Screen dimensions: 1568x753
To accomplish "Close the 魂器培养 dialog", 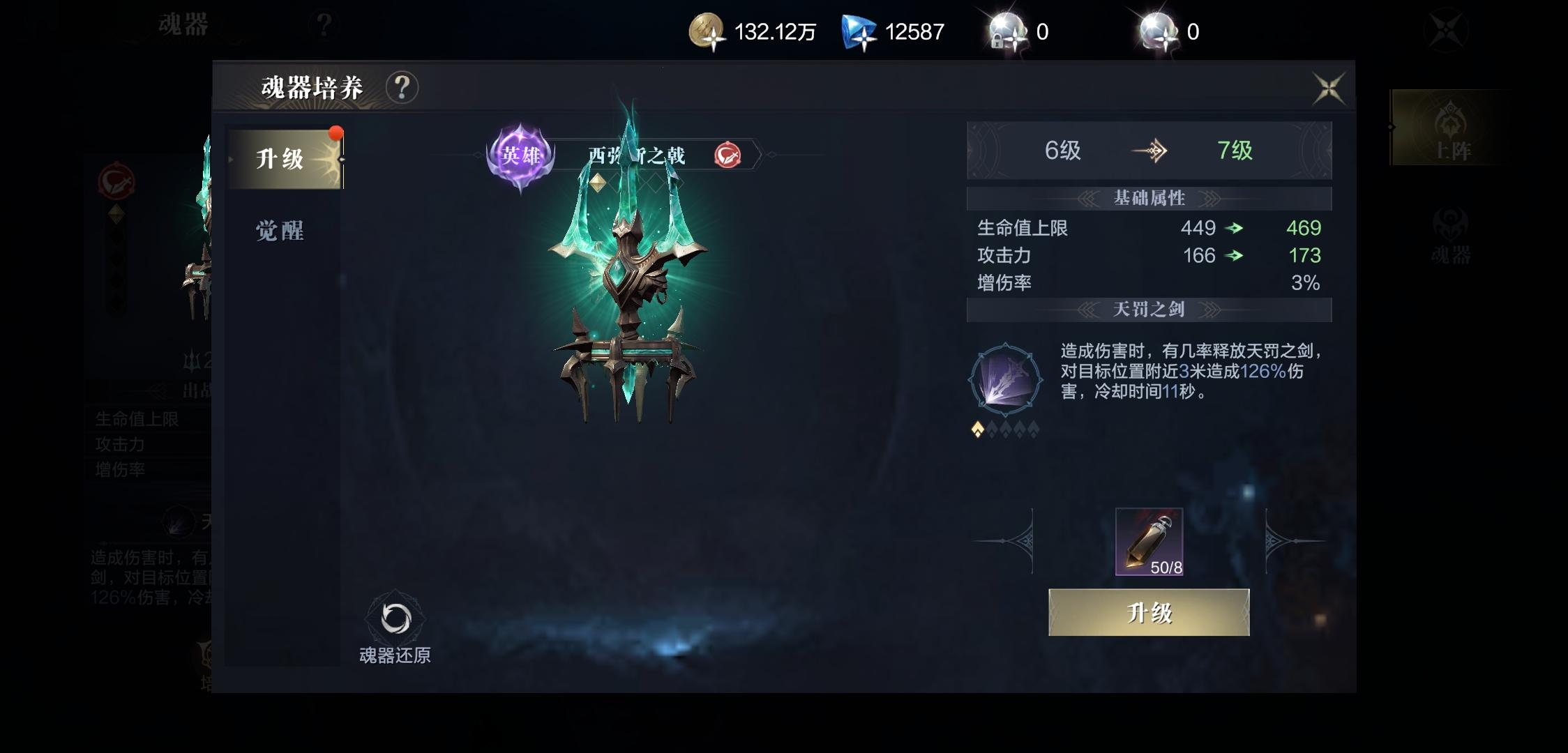I will [x=1331, y=87].
